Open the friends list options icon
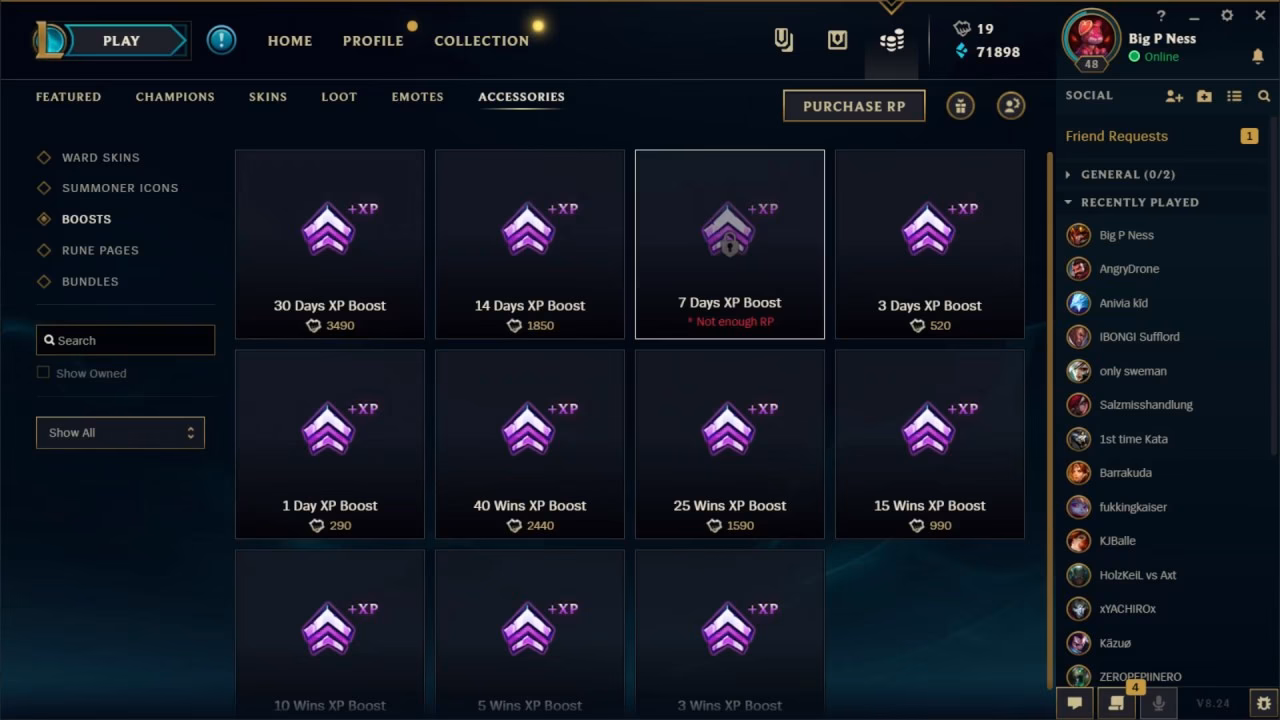 click(x=1234, y=95)
